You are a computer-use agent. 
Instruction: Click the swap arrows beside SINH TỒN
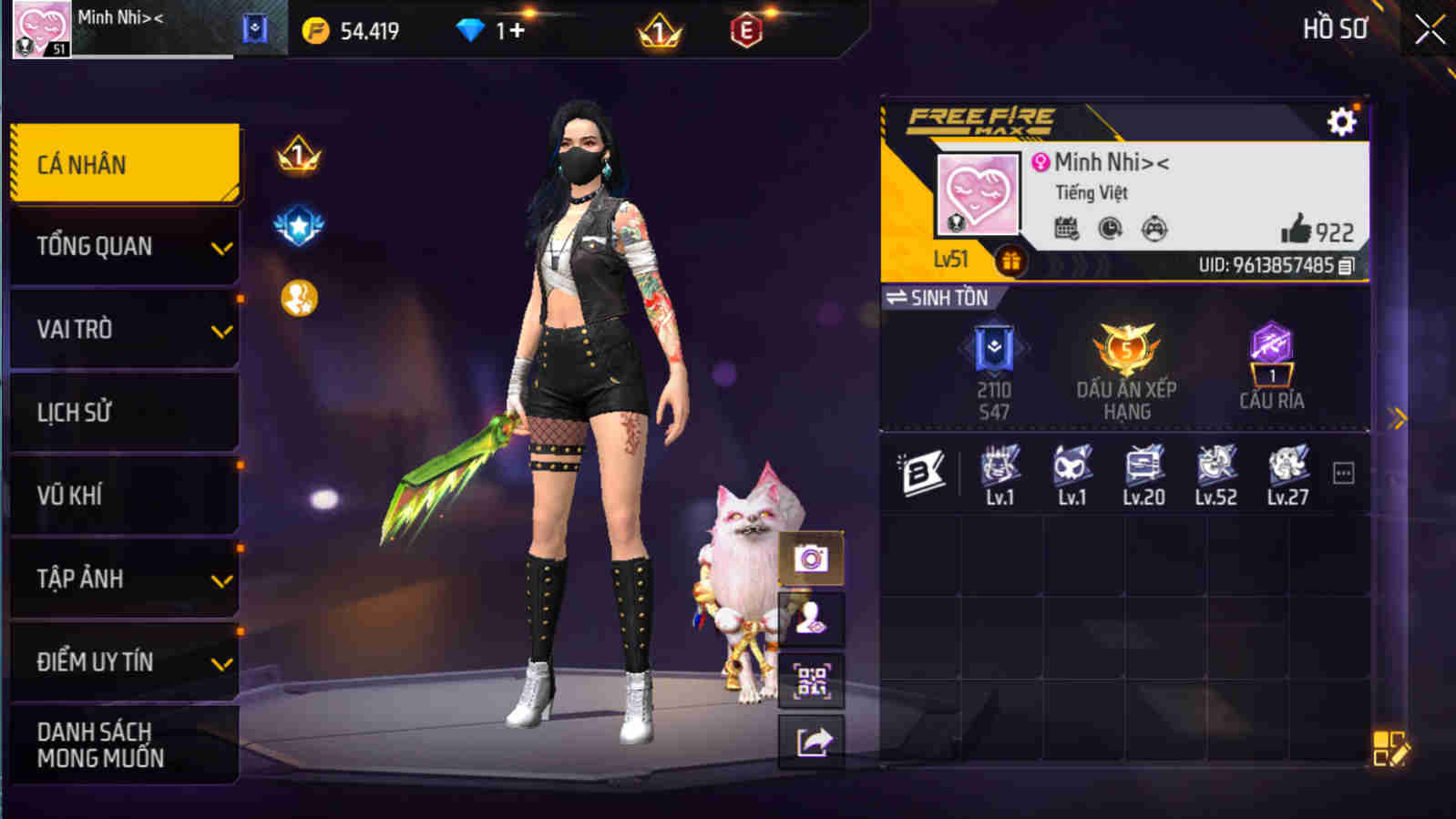pos(897,297)
